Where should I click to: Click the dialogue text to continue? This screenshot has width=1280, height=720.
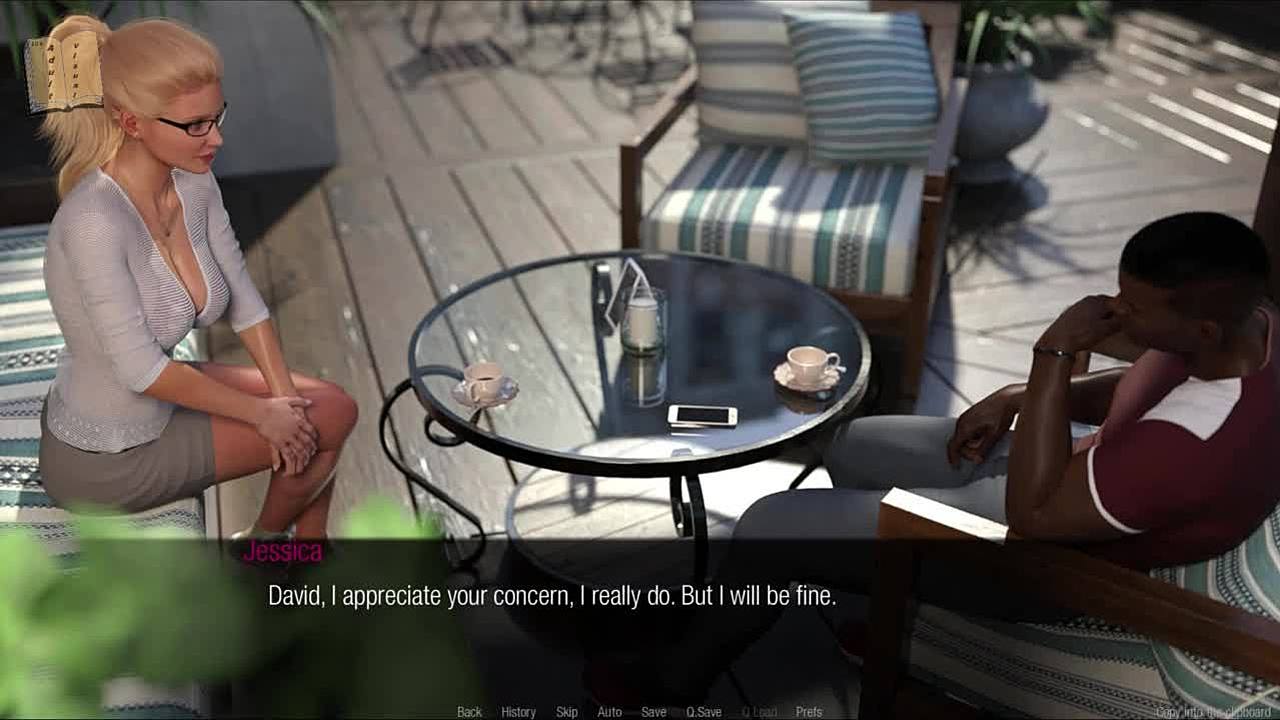click(x=551, y=597)
